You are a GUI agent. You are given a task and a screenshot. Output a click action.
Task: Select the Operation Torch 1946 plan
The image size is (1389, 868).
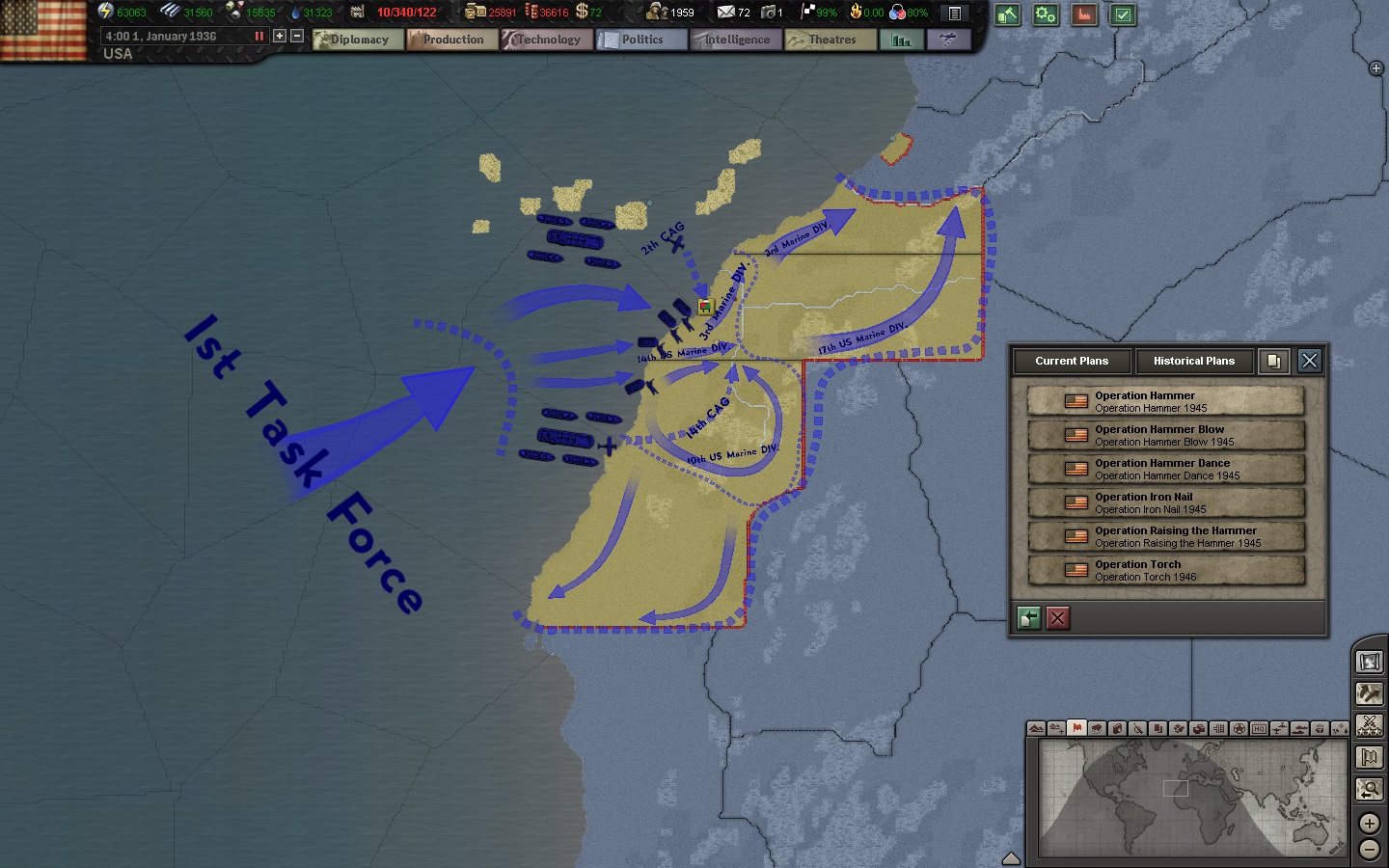1166,570
